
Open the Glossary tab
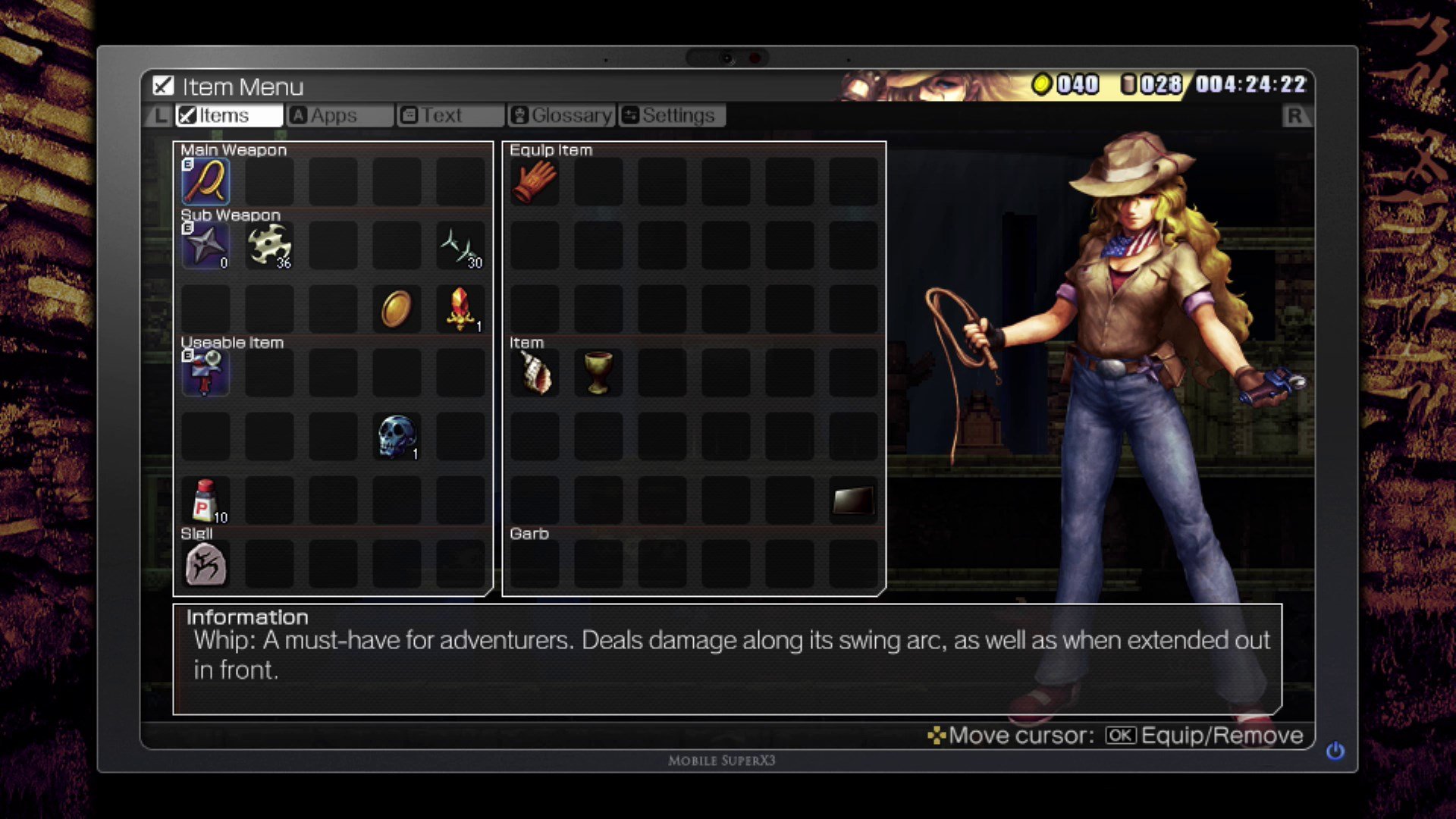pyautogui.click(x=561, y=115)
